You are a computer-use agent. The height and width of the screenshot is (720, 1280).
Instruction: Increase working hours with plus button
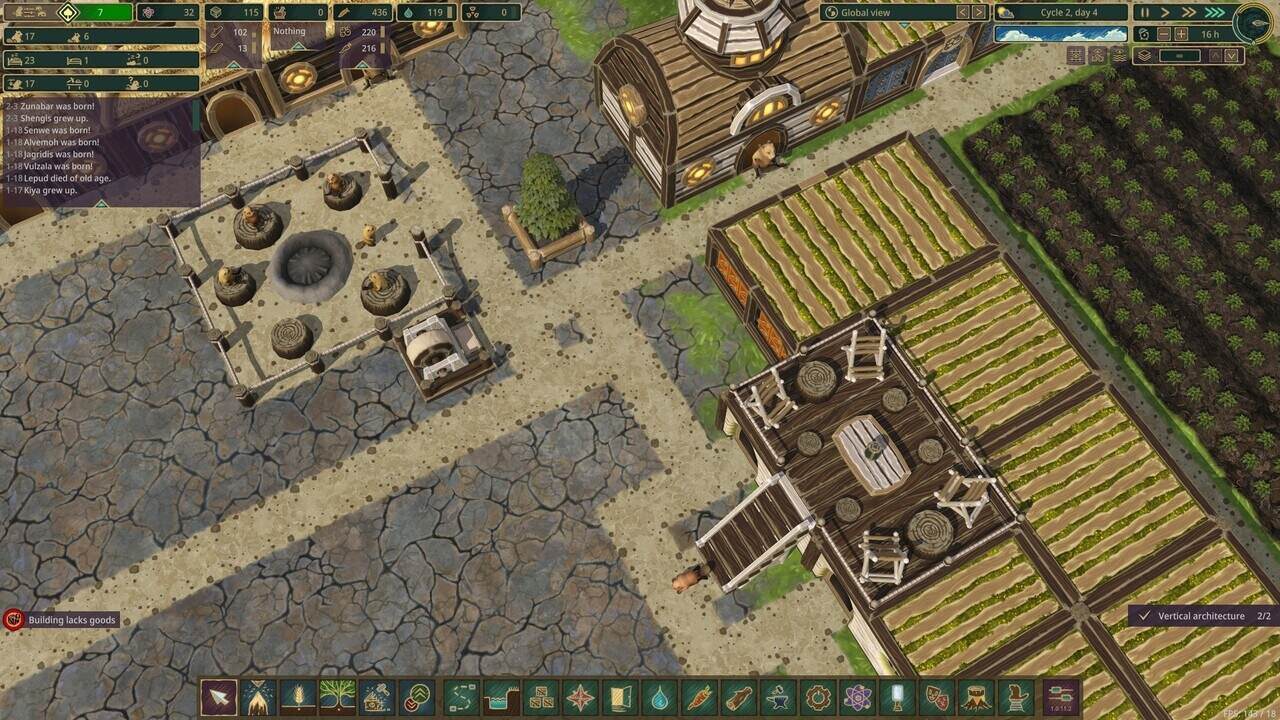[1181, 34]
